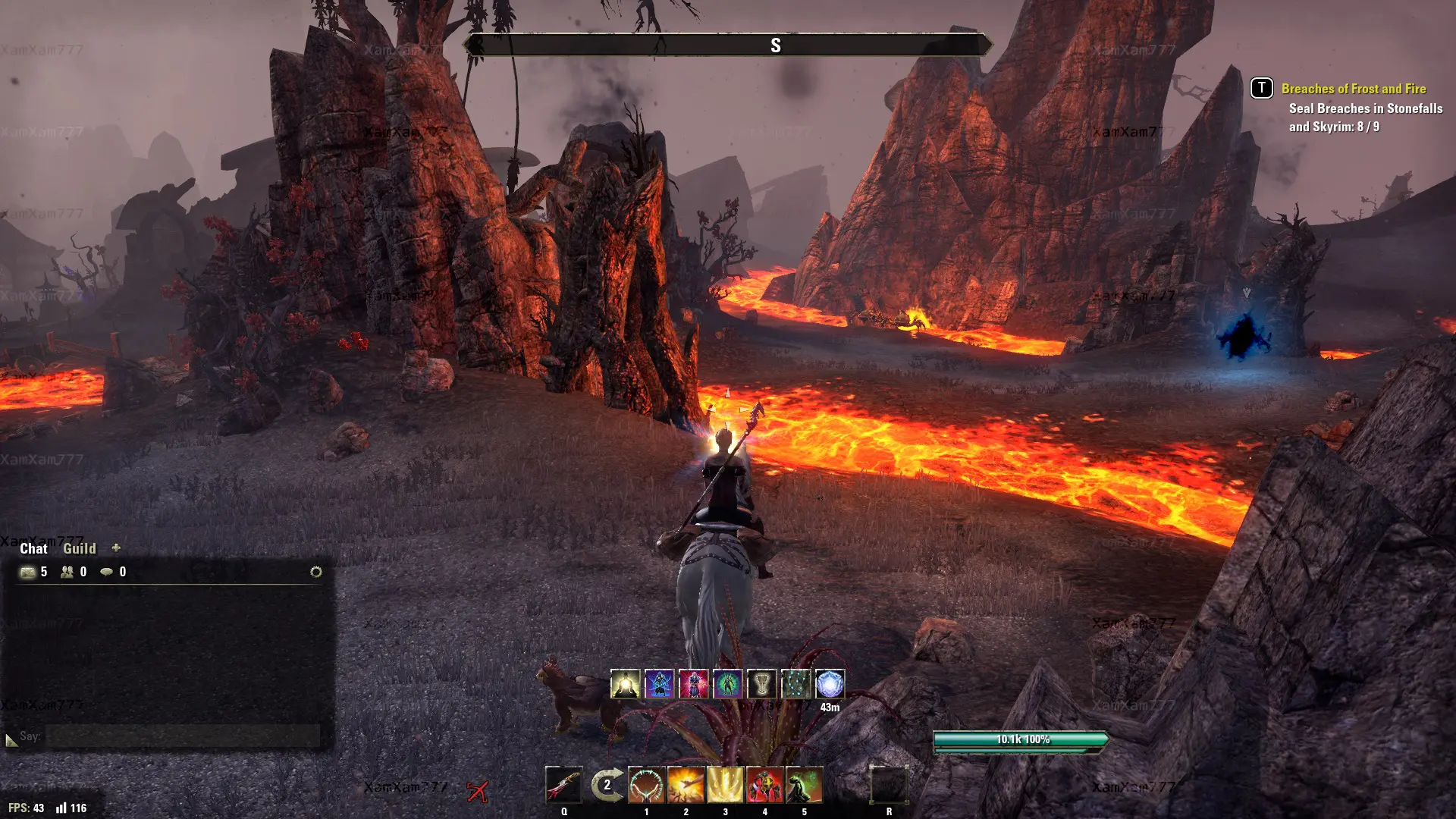Select the Chat tab
The height and width of the screenshot is (819, 1456).
[33, 548]
